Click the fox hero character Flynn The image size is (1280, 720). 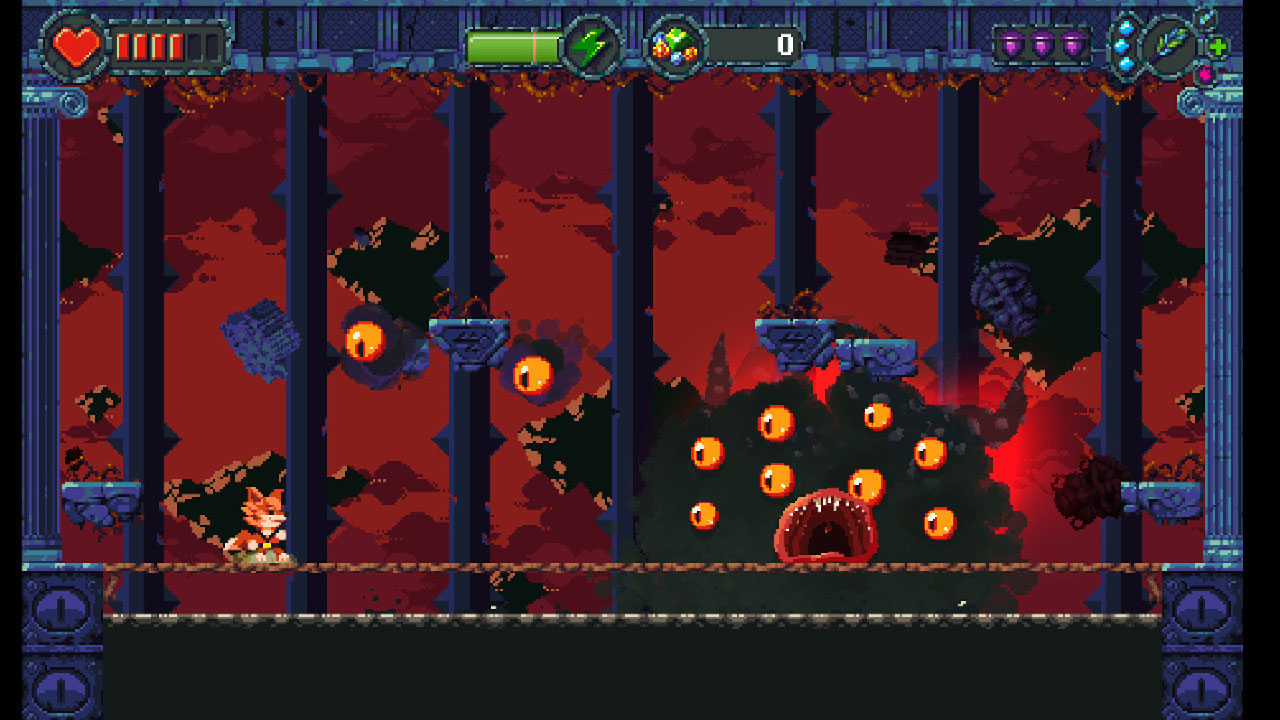pyautogui.click(x=264, y=522)
